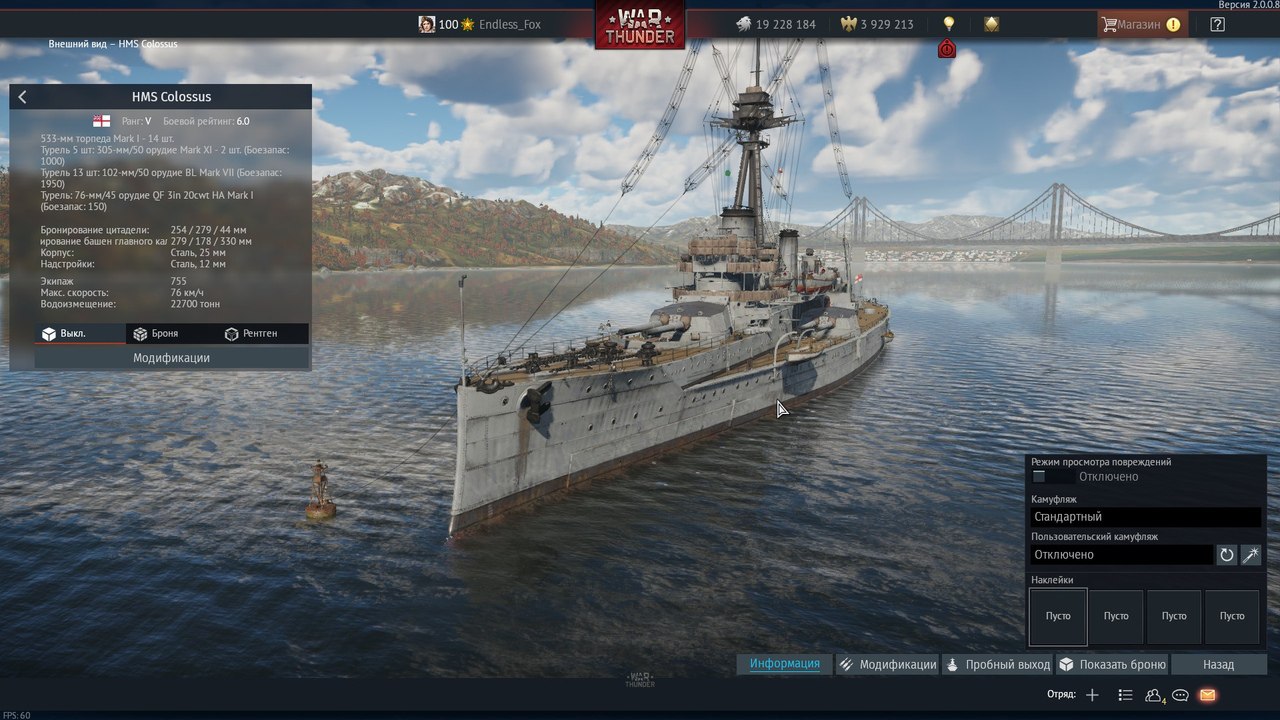The width and height of the screenshot is (1280, 720).
Task: Go back using the arrow beside HMS Colossus
Action: point(23,97)
